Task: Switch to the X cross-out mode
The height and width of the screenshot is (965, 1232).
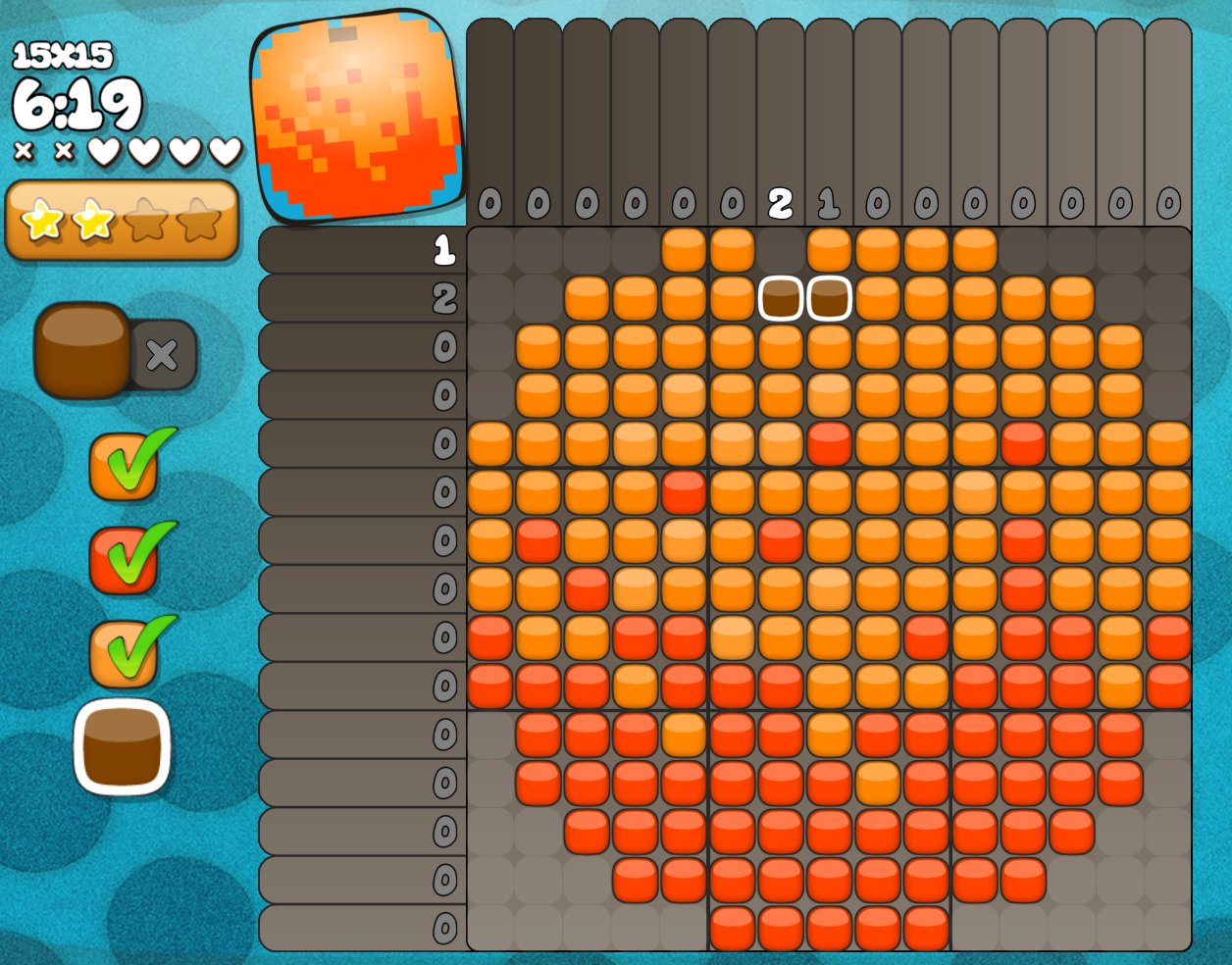Action: pyautogui.click(x=163, y=354)
